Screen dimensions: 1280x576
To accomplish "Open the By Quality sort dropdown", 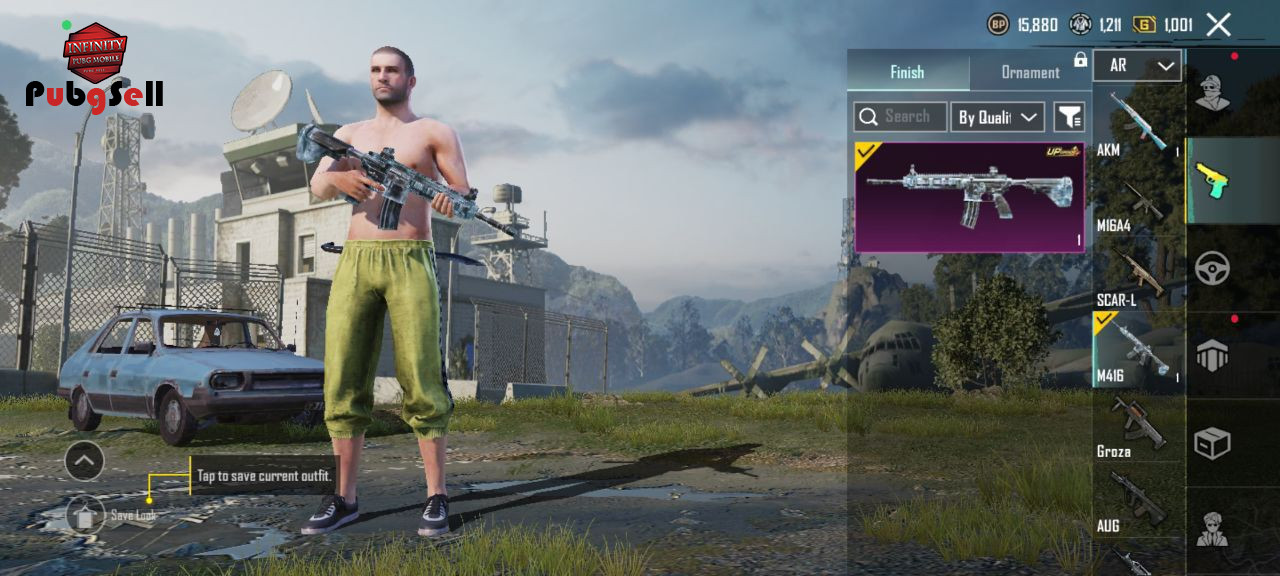I will coord(997,117).
